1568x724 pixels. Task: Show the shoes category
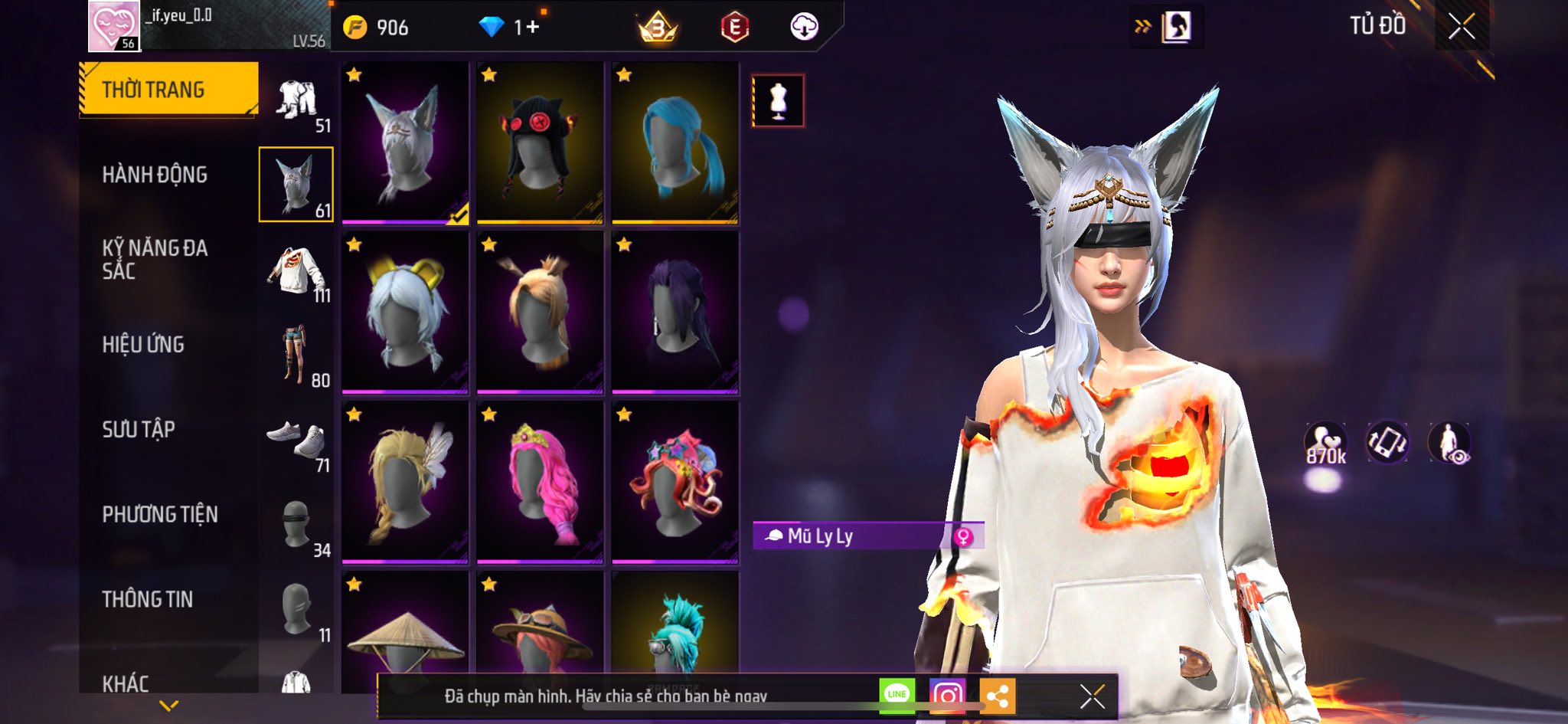click(x=297, y=443)
